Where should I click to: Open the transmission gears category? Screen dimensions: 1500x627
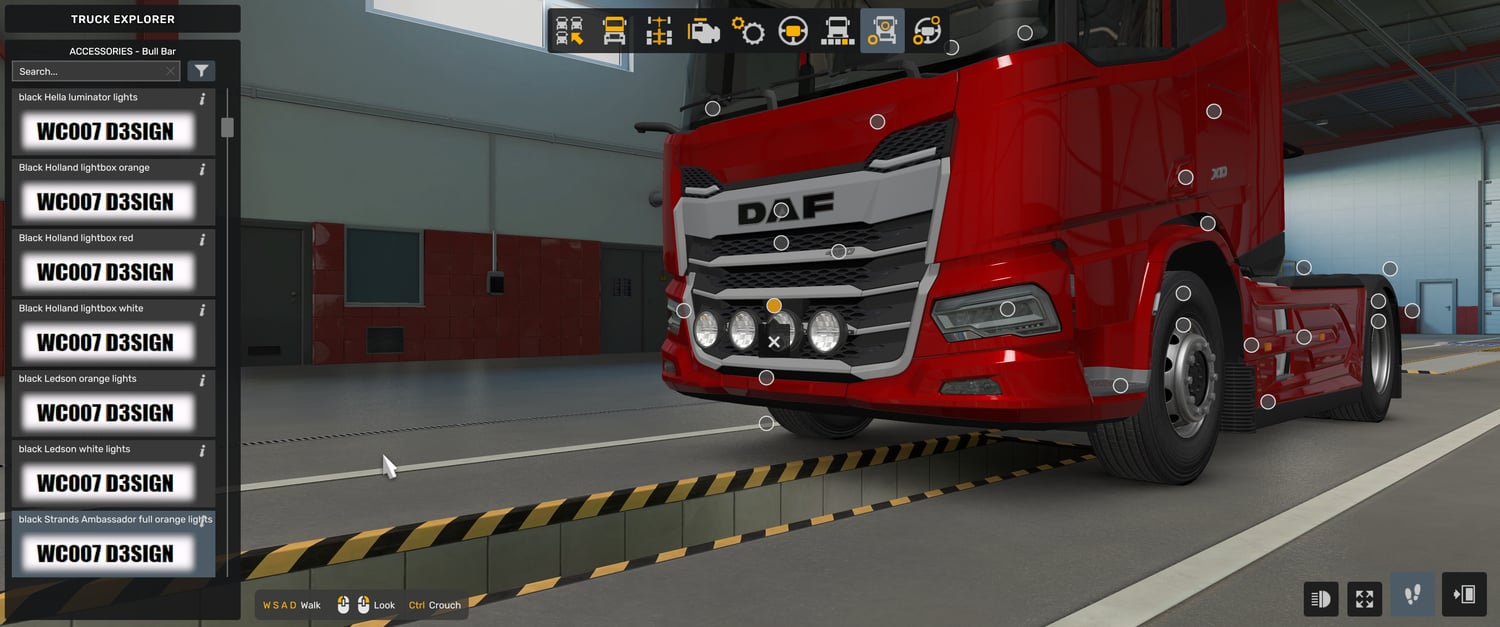[x=748, y=32]
